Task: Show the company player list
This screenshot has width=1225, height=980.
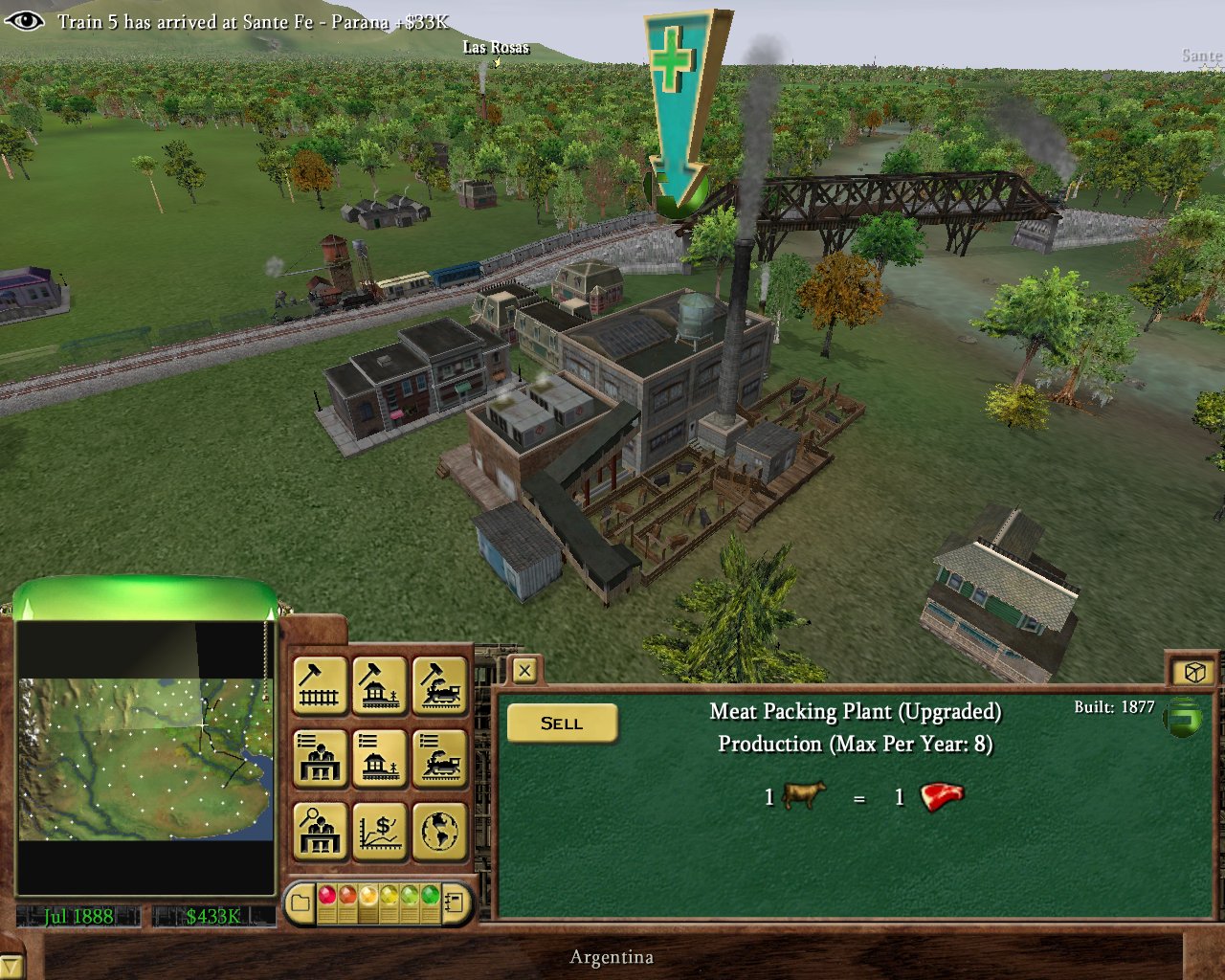Action: point(320,758)
